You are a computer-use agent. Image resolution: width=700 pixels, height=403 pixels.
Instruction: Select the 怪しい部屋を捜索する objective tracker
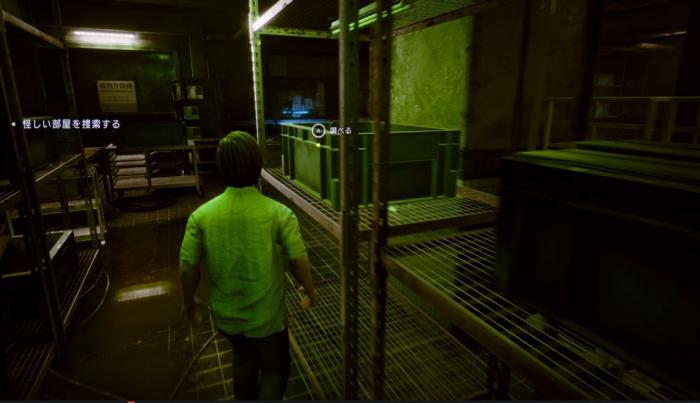[x=70, y=124]
